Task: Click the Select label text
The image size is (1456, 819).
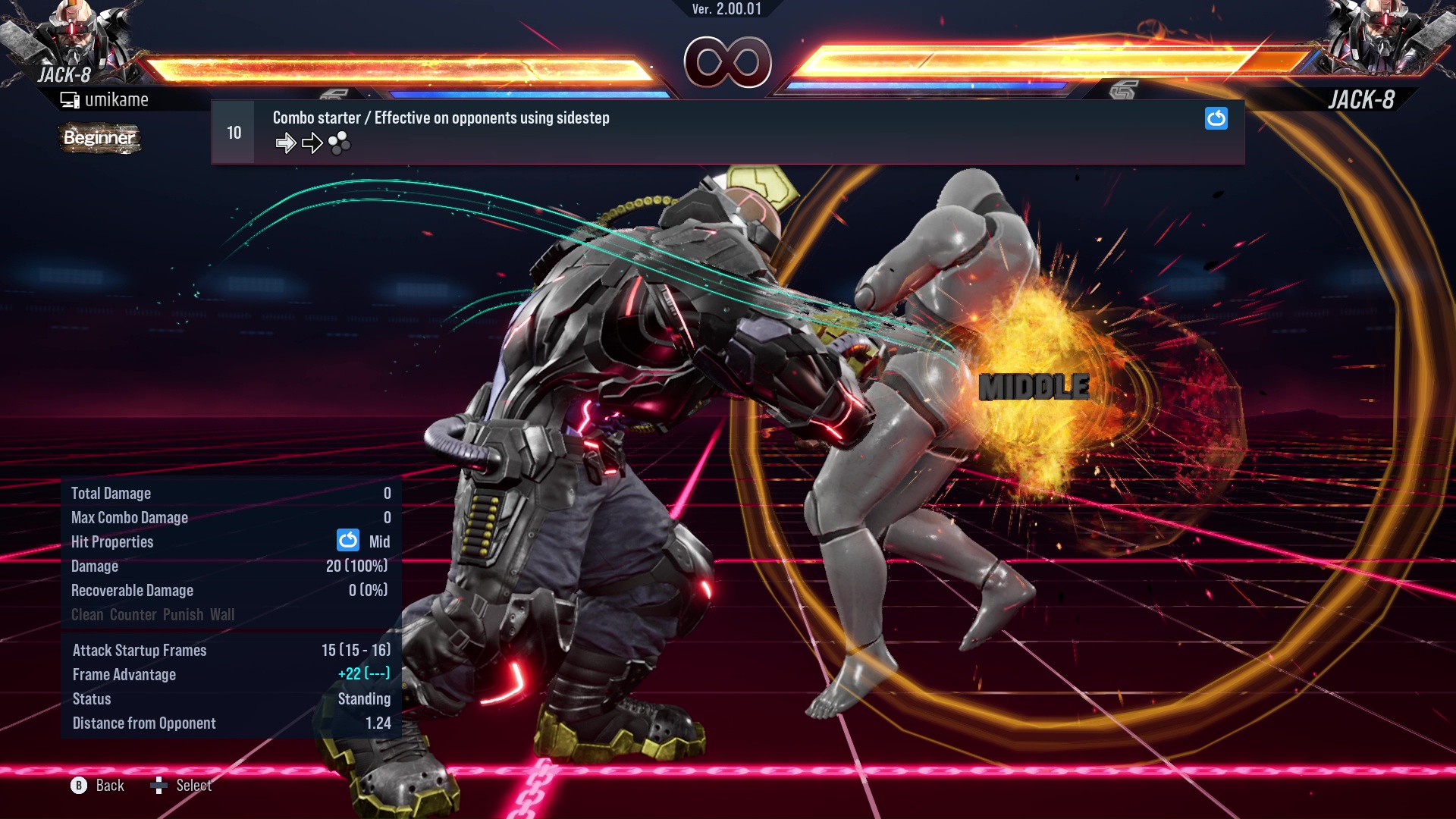Action: (x=193, y=786)
